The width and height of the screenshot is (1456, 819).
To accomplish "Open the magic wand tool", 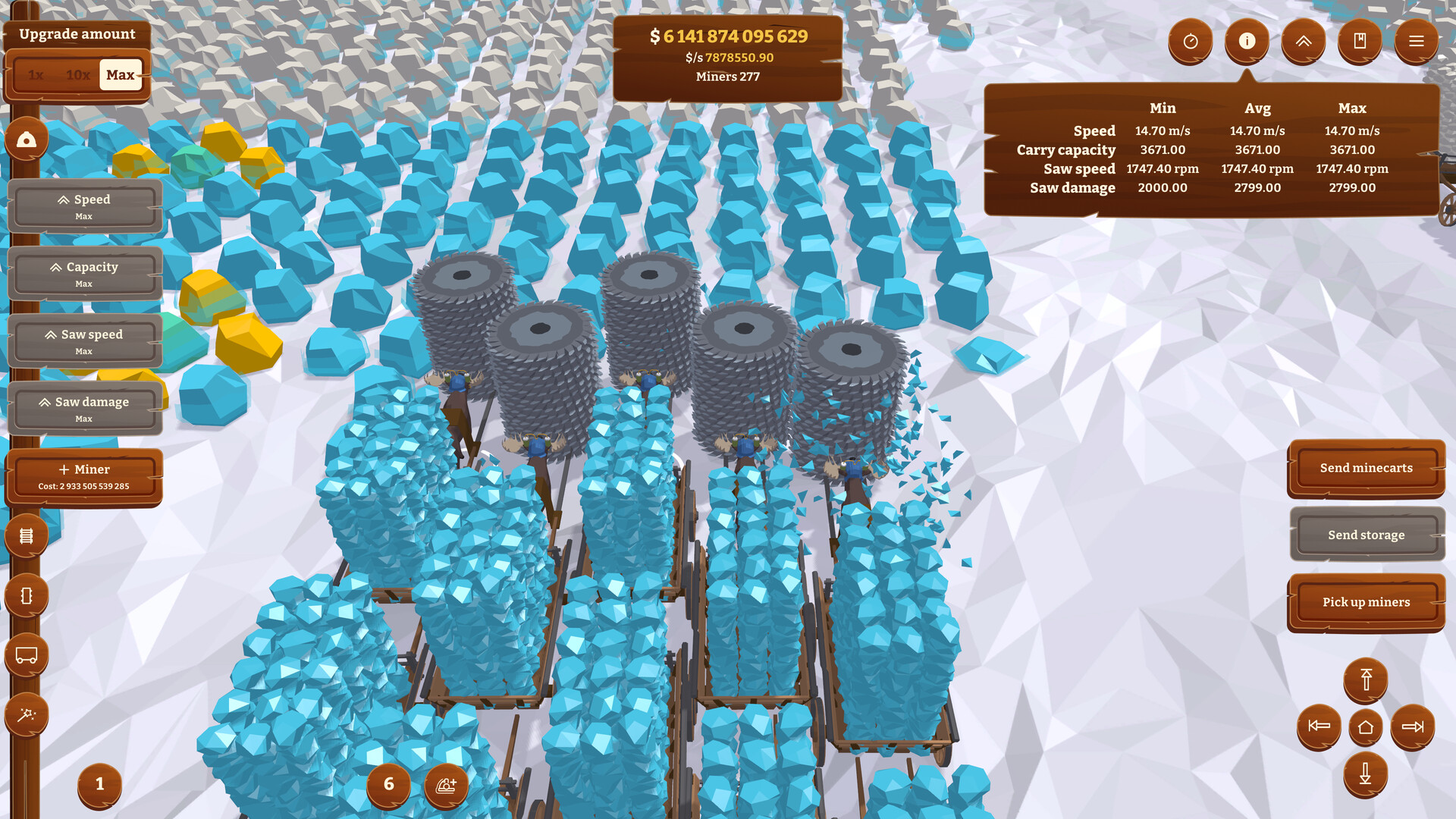I will (x=27, y=714).
